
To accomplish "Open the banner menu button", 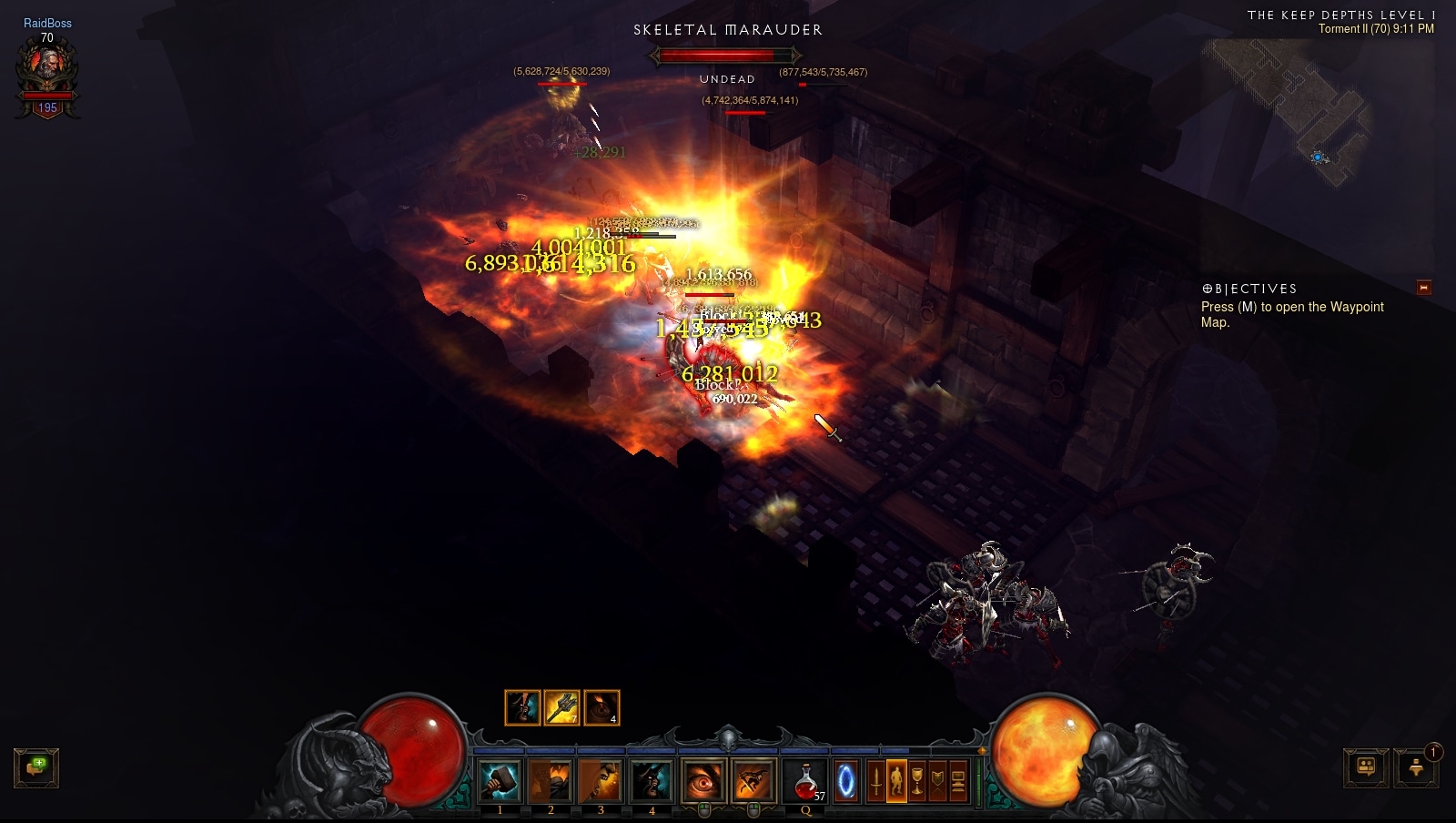I will coord(937,781).
